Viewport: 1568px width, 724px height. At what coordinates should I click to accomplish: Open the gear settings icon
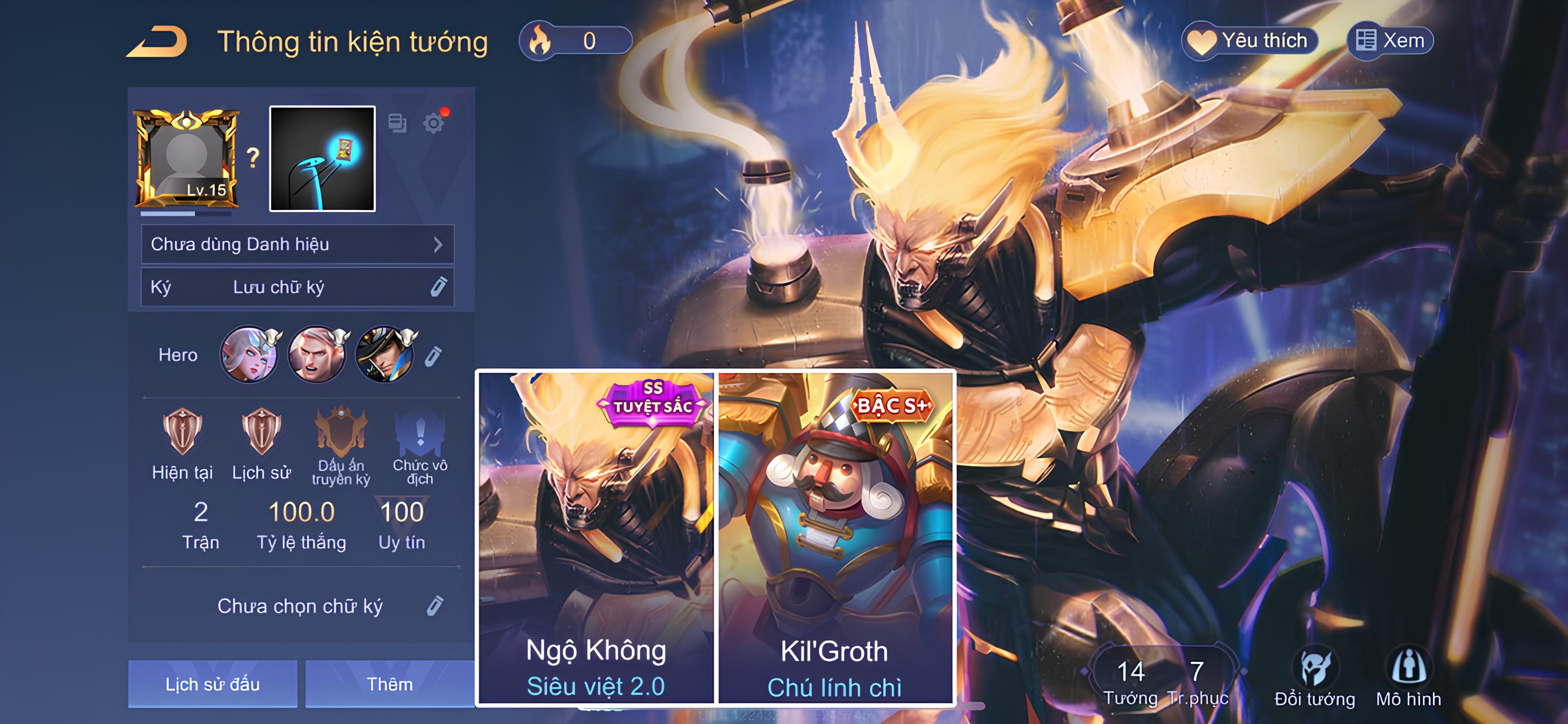click(433, 123)
